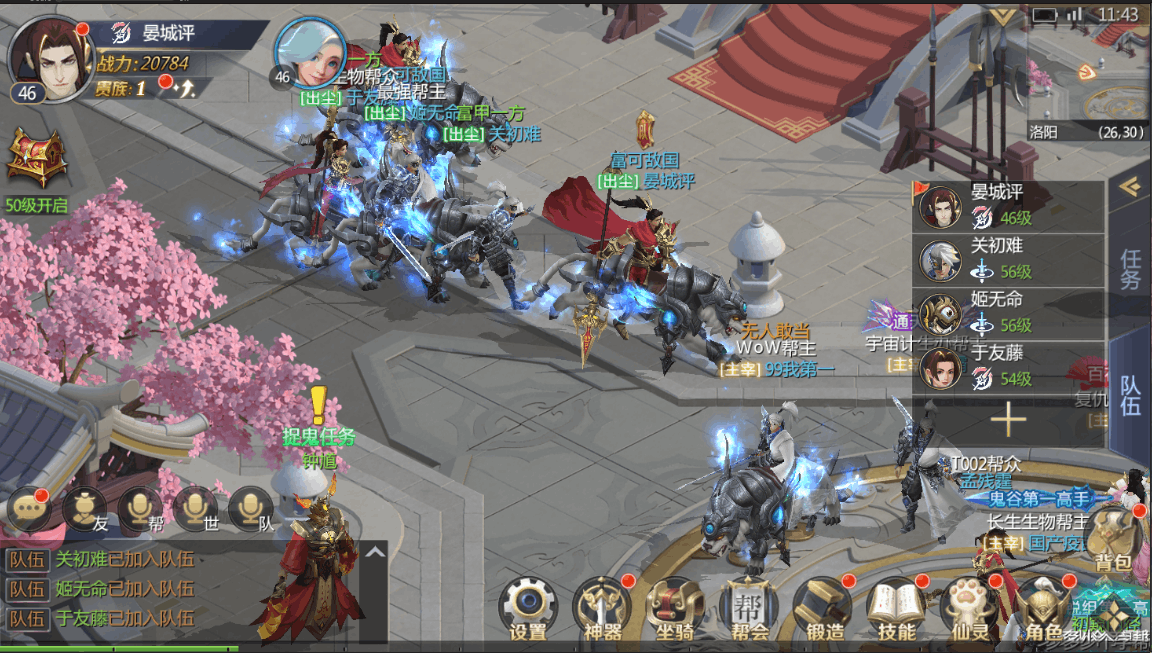Select team member 于友藤 in the list
1152x653 pixels.
1008,368
